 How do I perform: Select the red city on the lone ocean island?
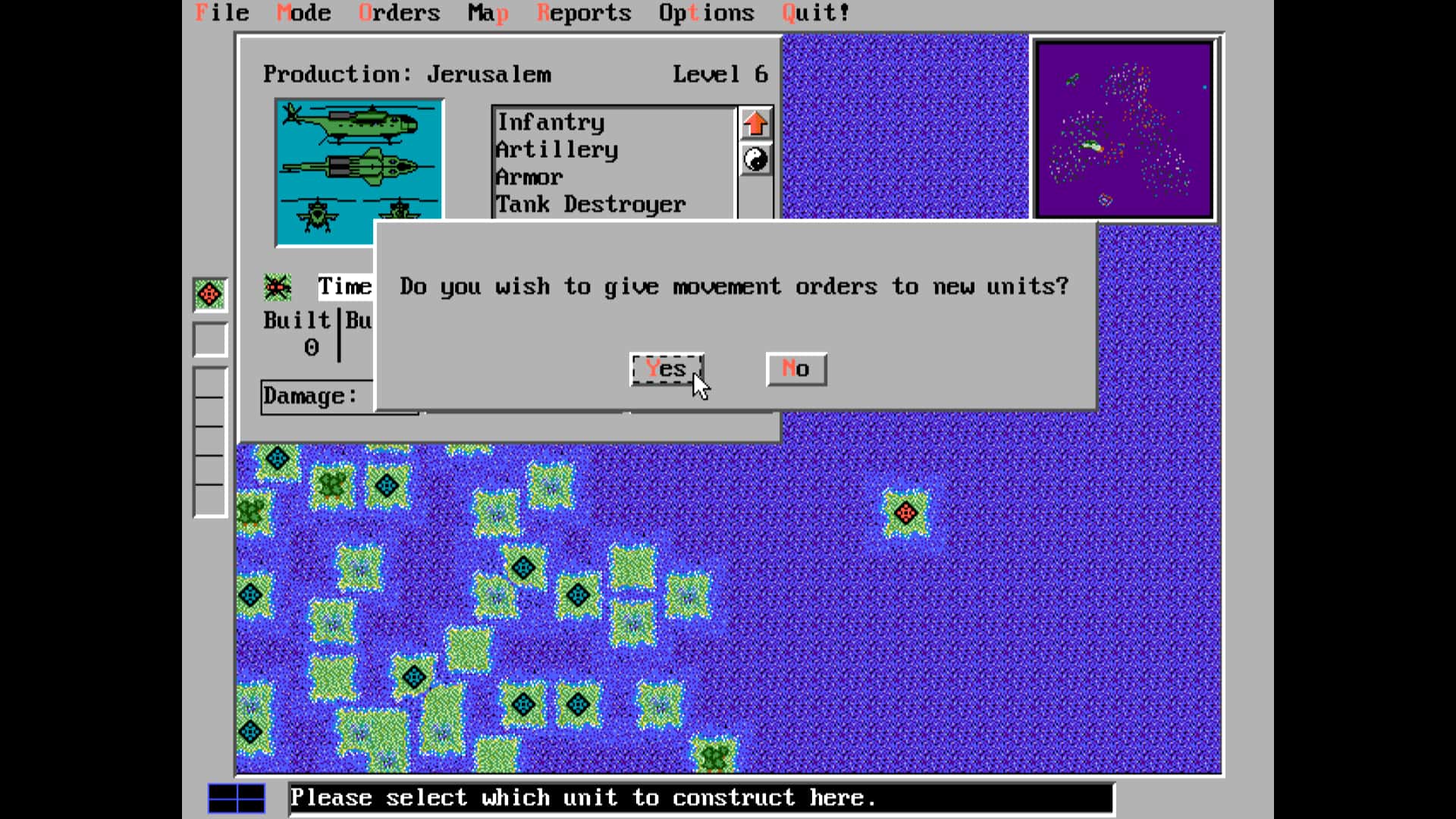(x=908, y=513)
